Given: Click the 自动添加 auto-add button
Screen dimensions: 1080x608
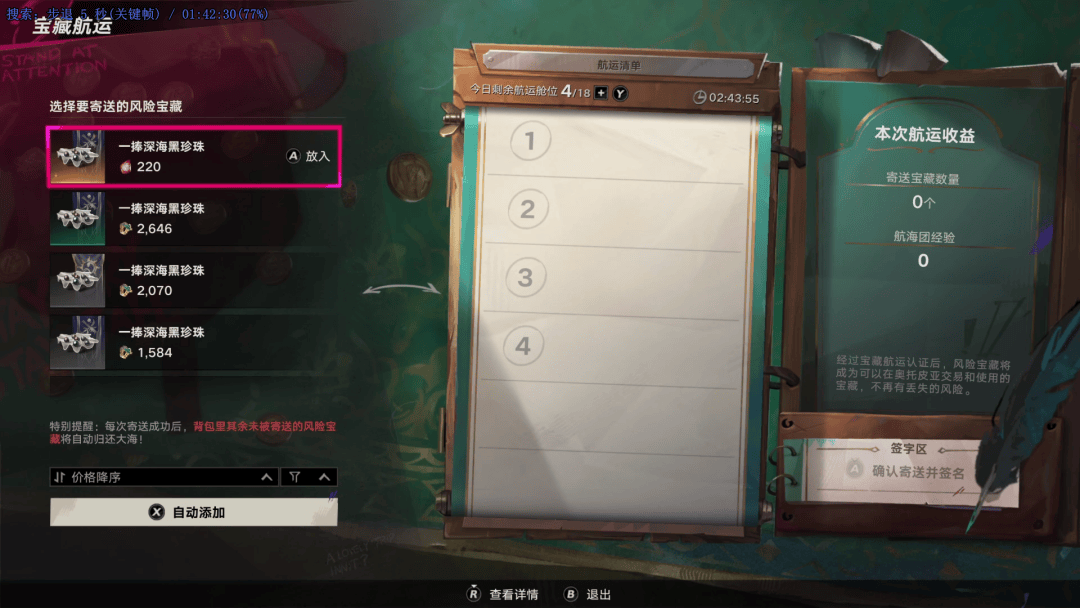Looking at the screenshot, I should click(x=194, y=512).
